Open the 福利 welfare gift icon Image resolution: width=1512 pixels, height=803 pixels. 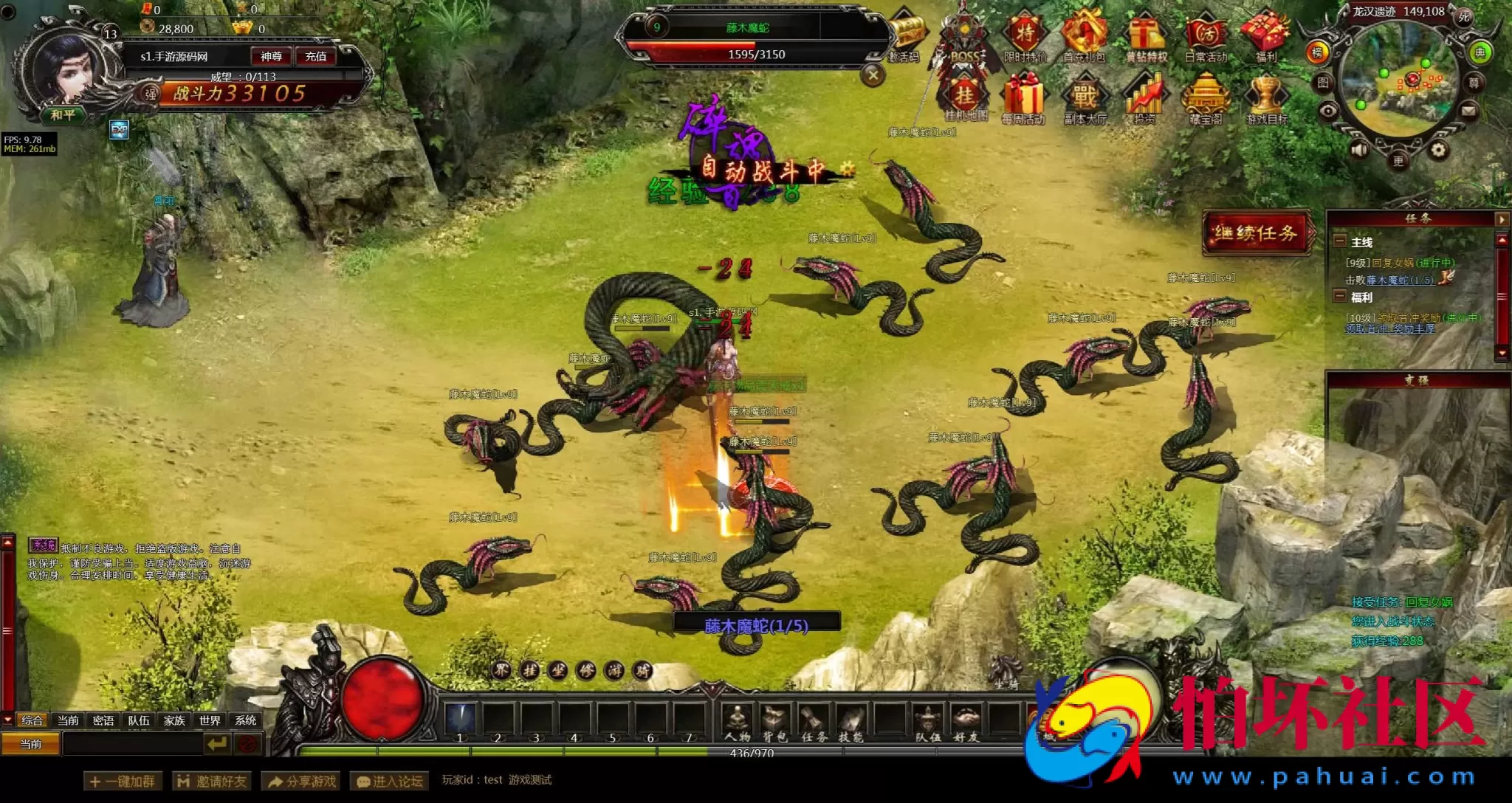click(1265, 35)
